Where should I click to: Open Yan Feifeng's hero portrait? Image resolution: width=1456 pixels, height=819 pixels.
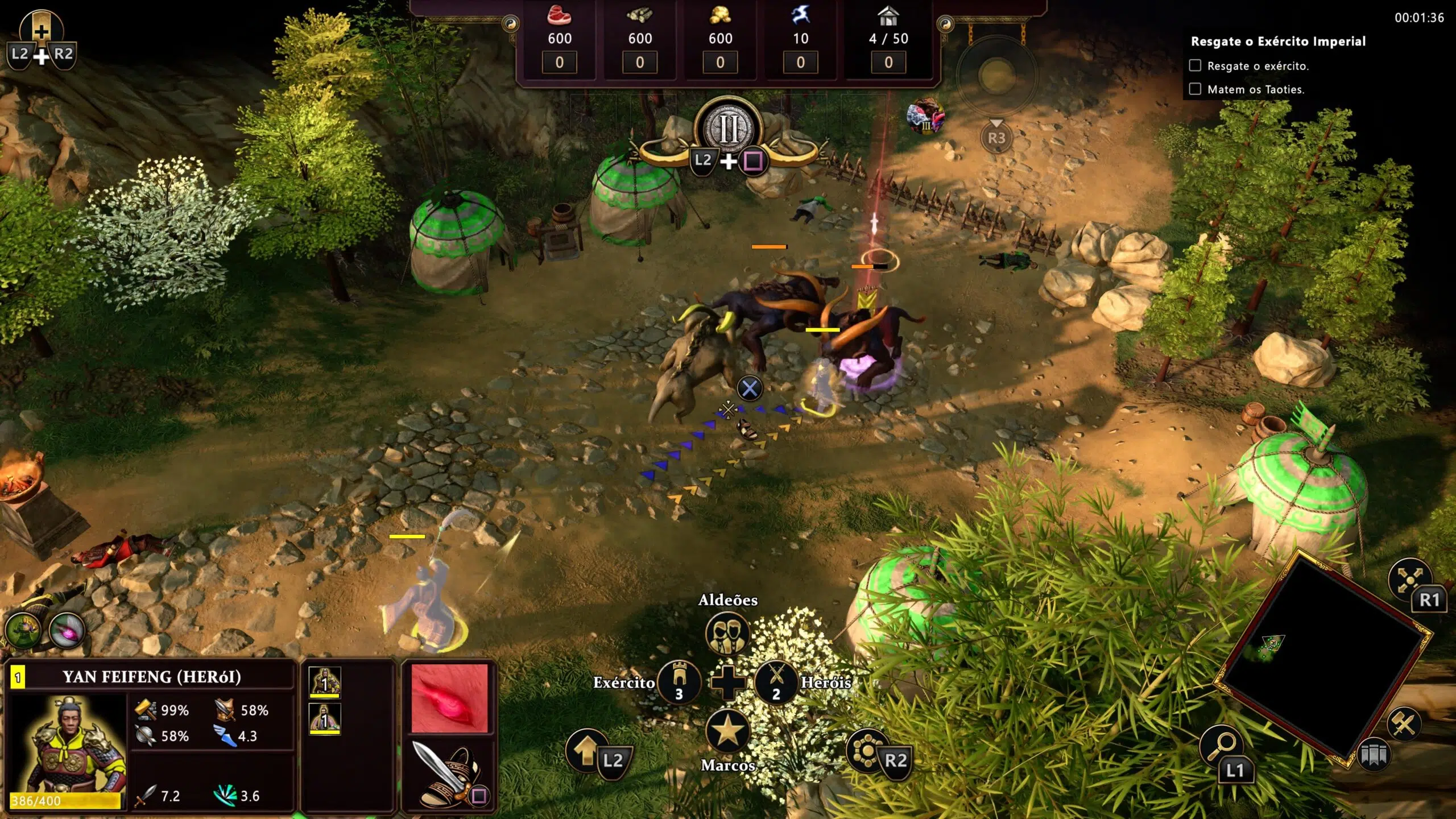[68, 745]
